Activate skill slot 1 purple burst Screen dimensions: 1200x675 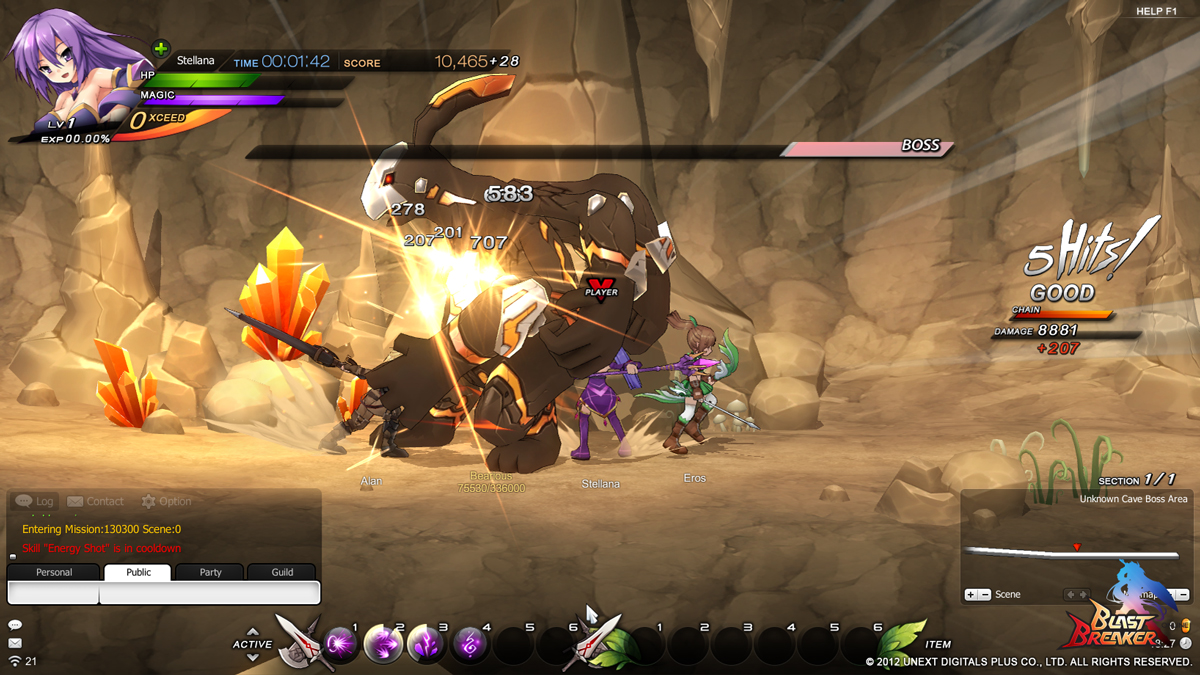pos(340,645)
